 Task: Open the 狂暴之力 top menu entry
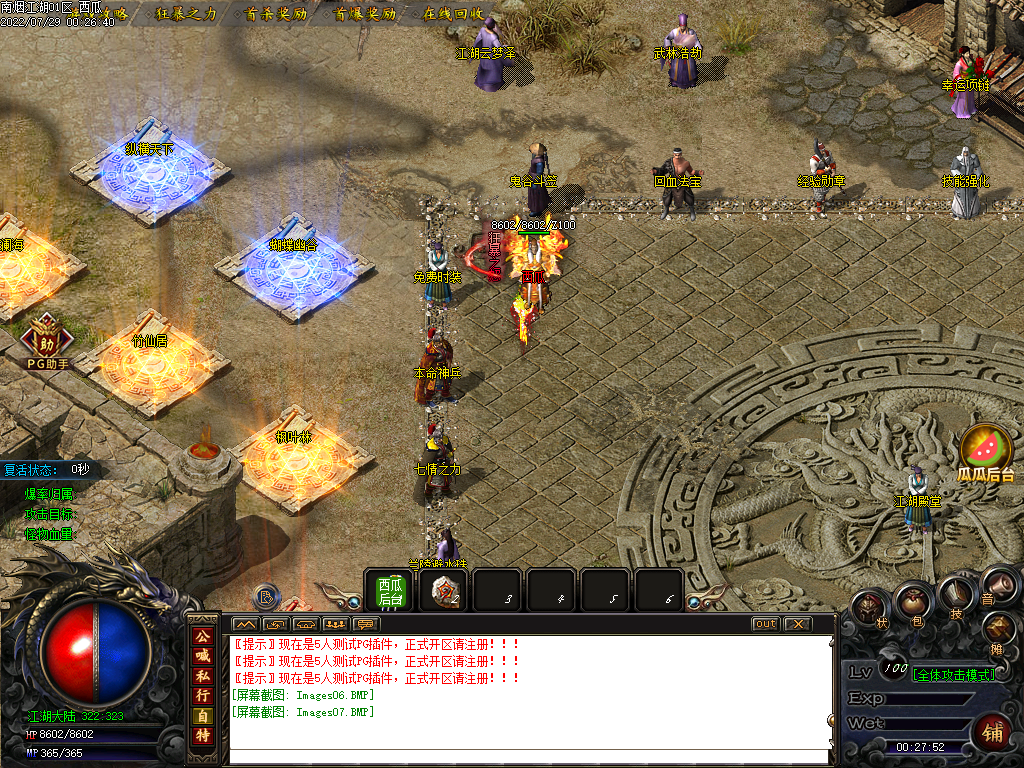(x=186, y=14)
